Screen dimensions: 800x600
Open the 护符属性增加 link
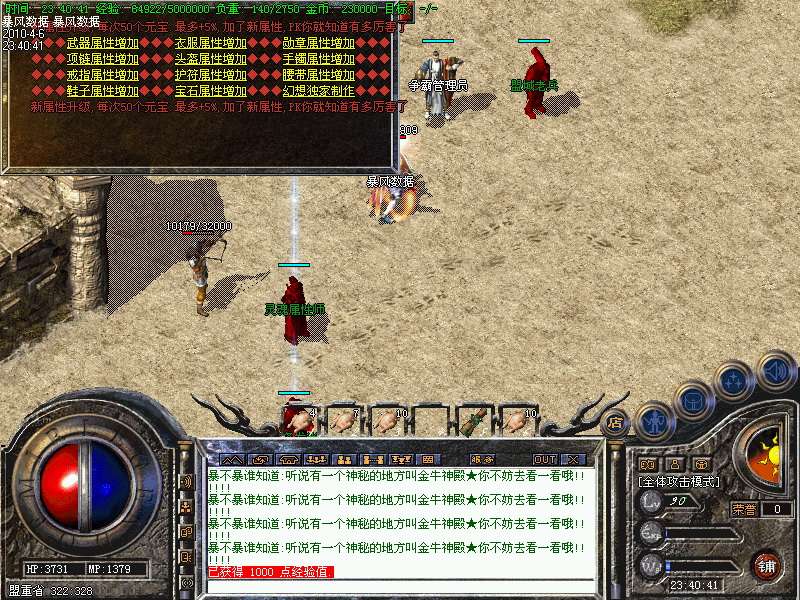pos(210,75)
